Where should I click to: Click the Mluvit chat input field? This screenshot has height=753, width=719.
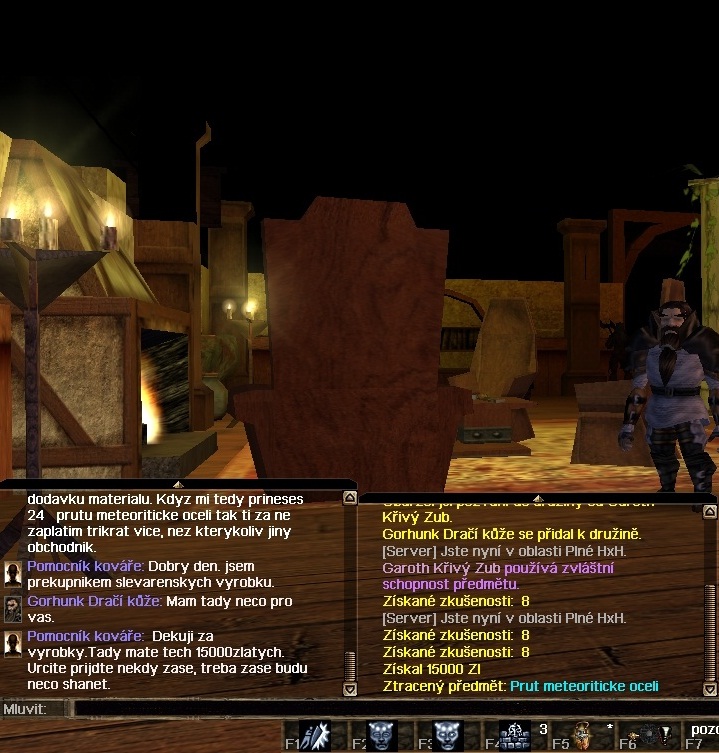[390, 708]
